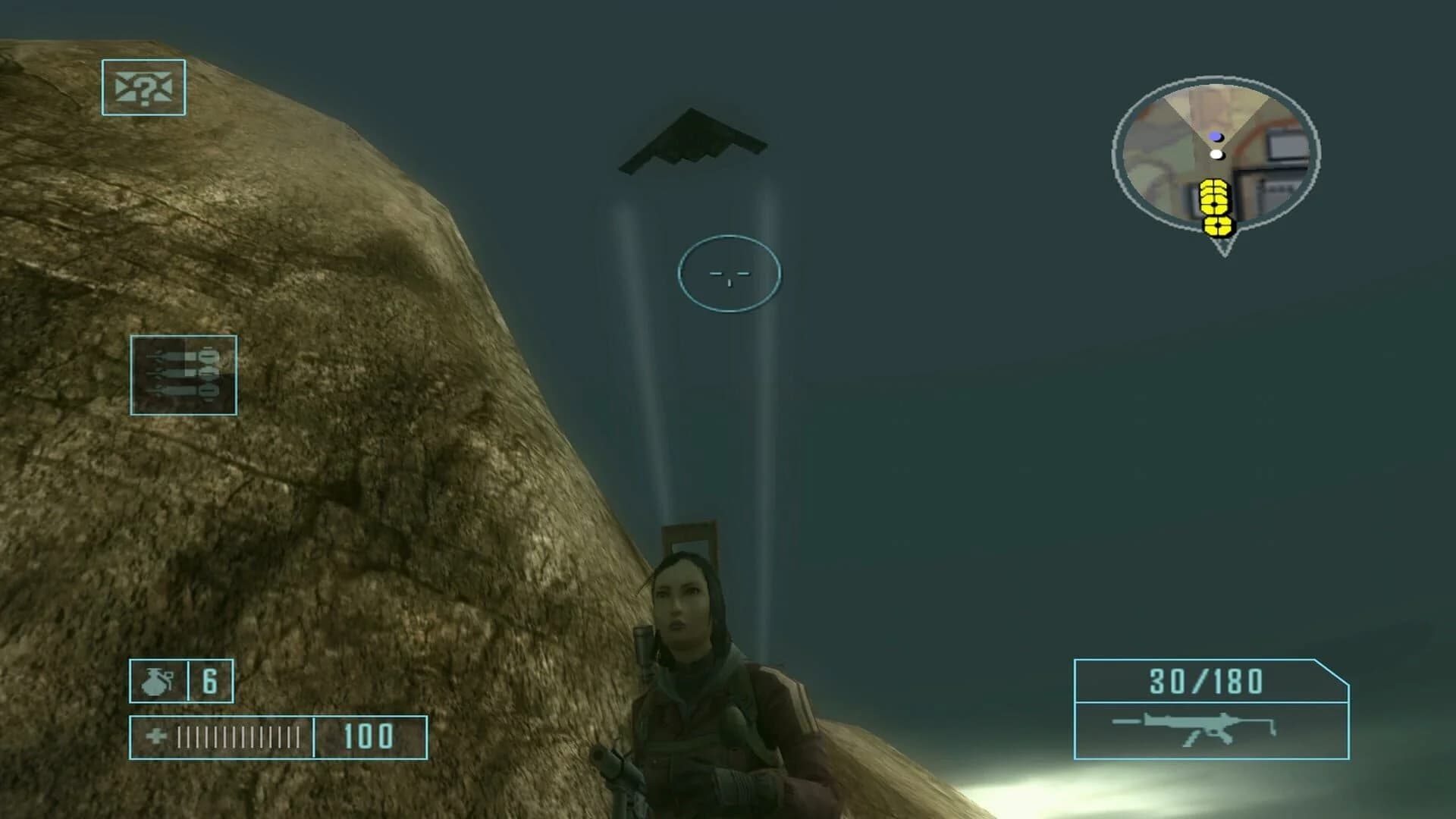This screenshot has width=1456, height=819.
Task: Click the segmented health bar
Action: pos(239,734)
